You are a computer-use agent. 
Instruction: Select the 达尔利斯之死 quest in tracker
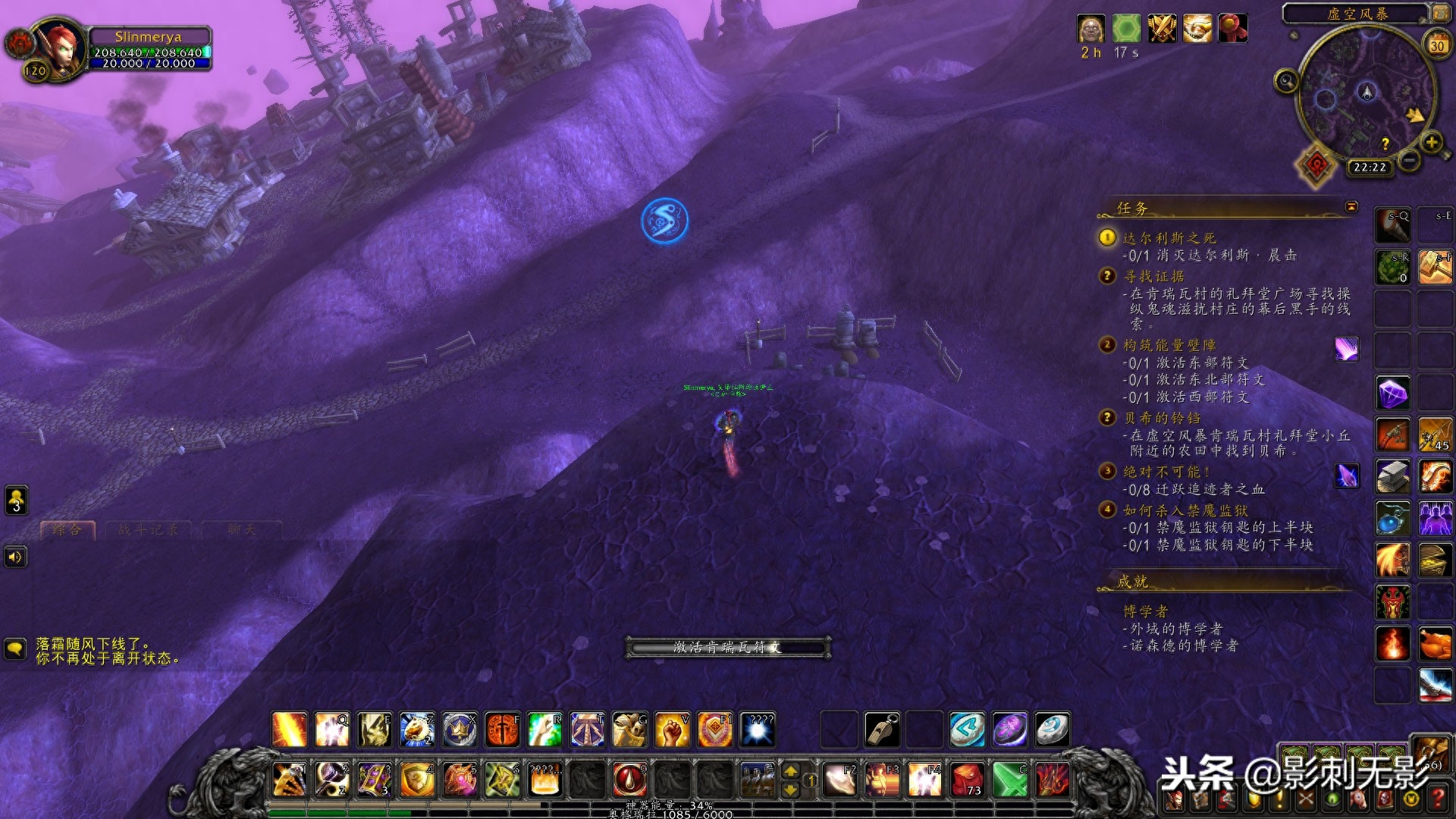(x=1169, y=238)
